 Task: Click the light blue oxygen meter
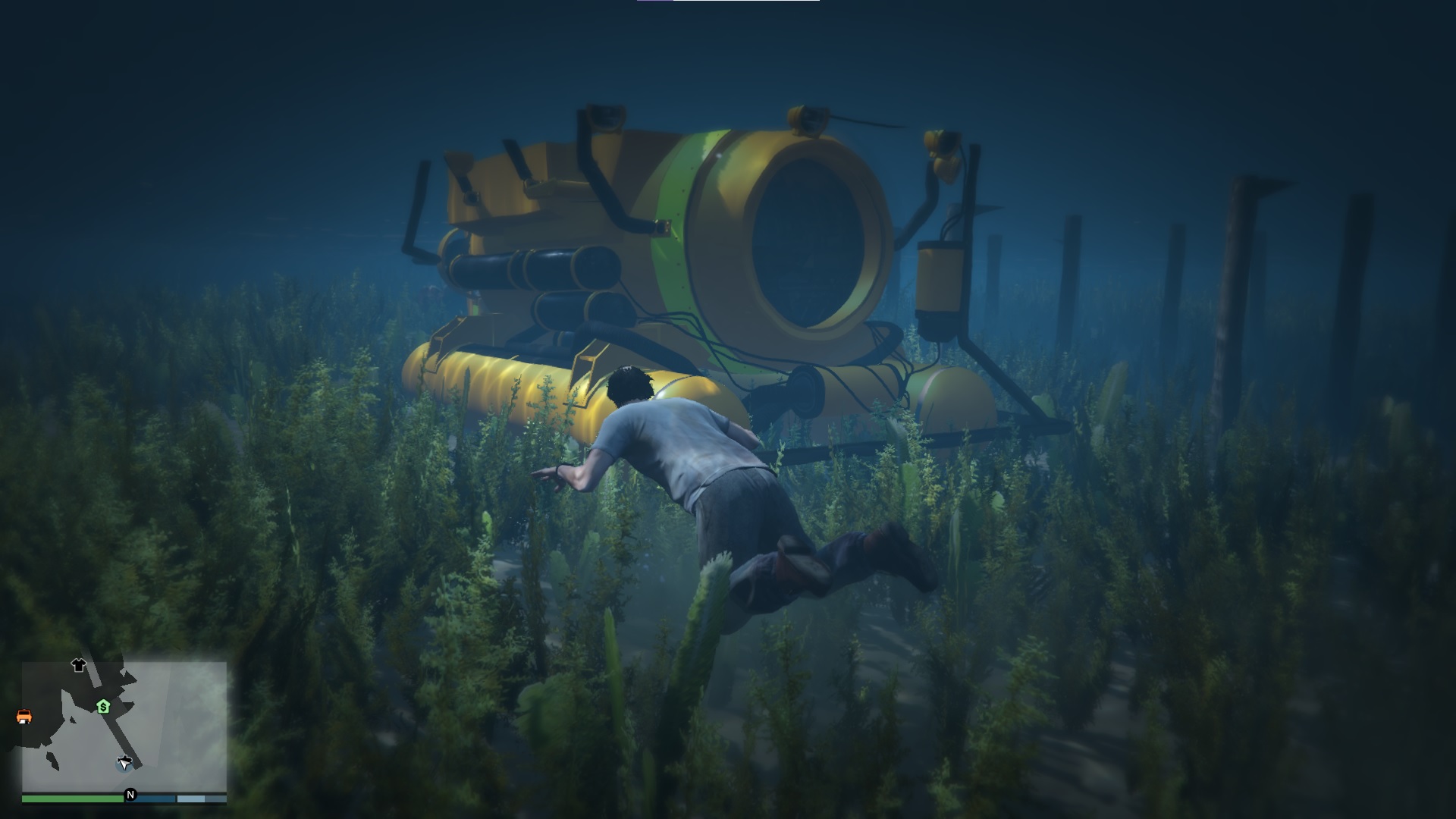click(190, 799)
